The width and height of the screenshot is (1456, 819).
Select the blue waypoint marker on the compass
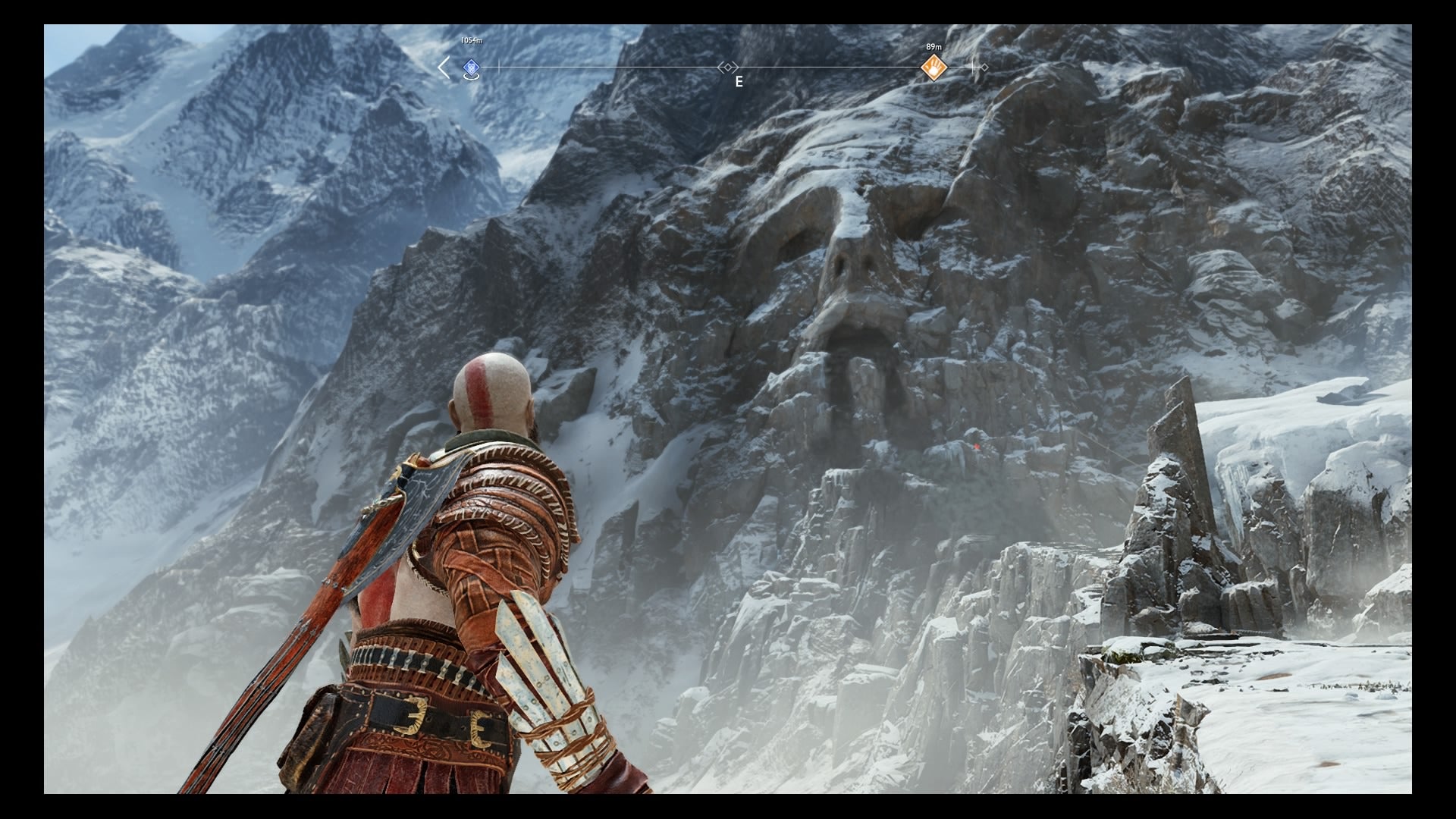470,67
